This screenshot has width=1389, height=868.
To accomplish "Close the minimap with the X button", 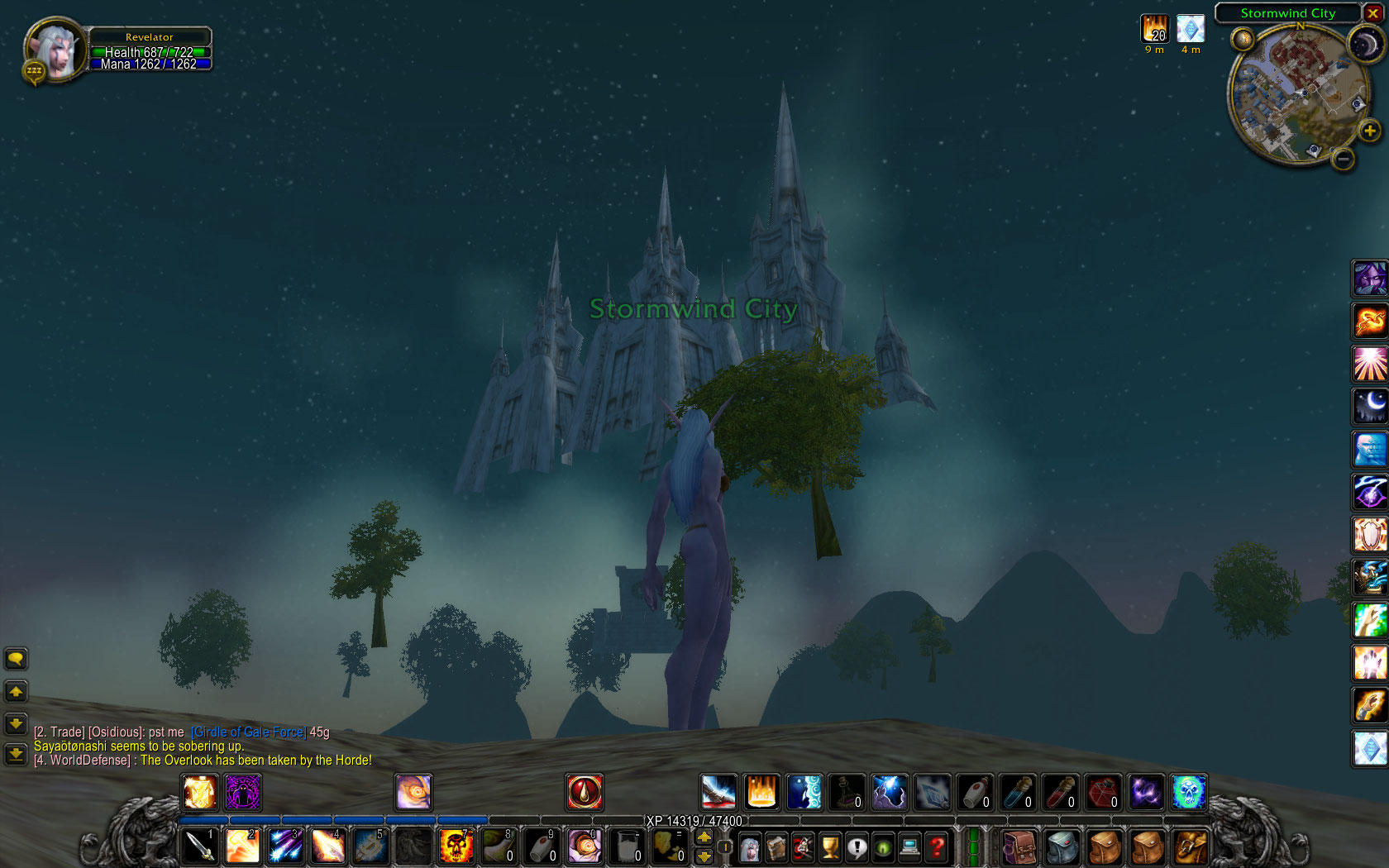I will pyautogui.click(x=1372, y=13).
